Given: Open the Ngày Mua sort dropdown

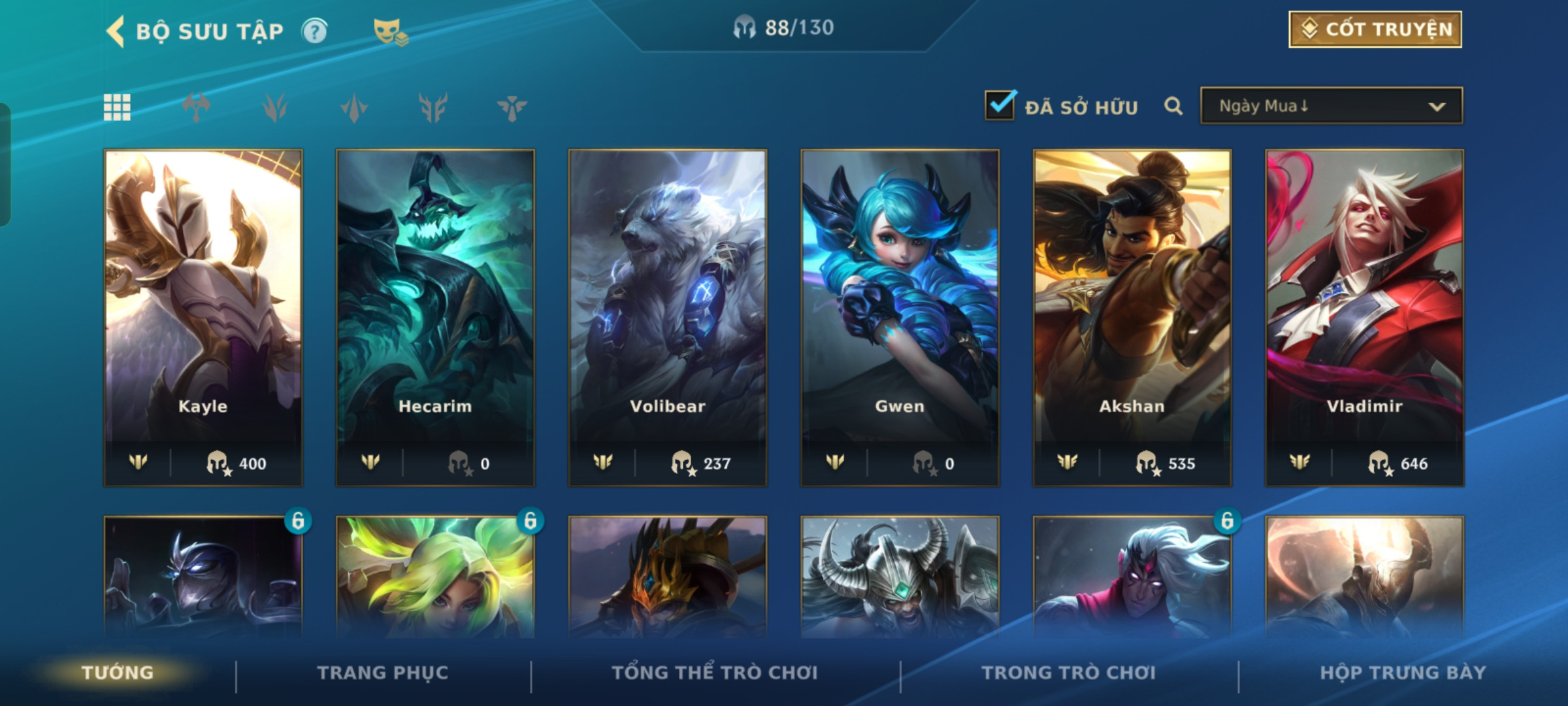Looking at the screenshot, I should pos(1331,106).
